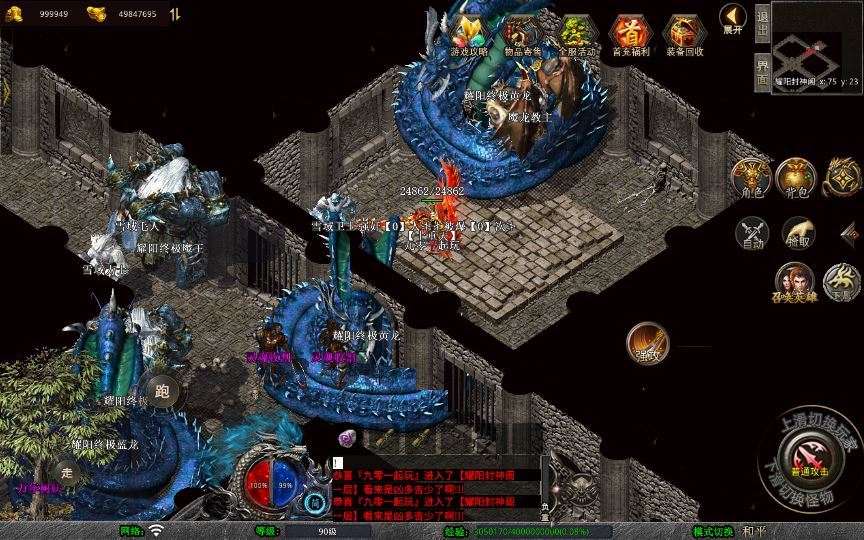Image resolution: width=864 pixels, height=540 pixels.
Task: Open the minimap of 耀阳封神阁
Action: pos(816,44)
